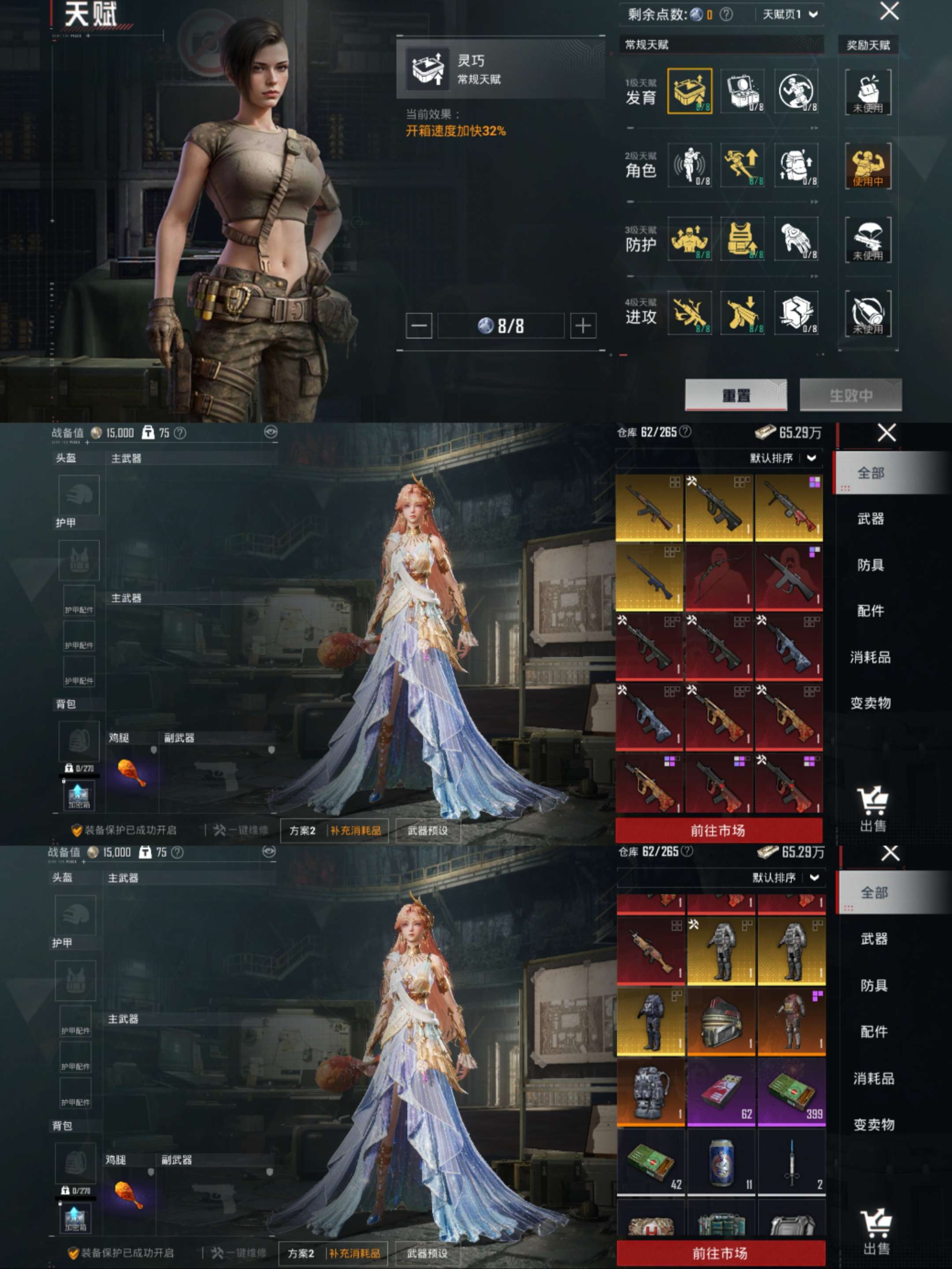Select the sound-wave footsteps talent in 角色 row
The width and height of the screenshot is (952, 1269).
pyautogui.click(x=689, y=165)
